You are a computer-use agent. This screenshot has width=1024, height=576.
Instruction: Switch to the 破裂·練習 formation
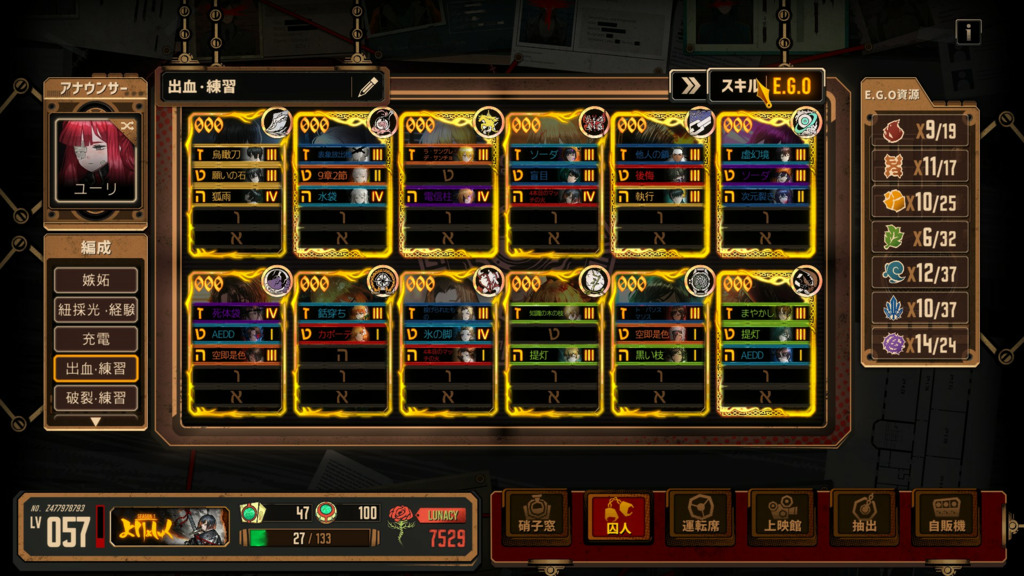click(x=96, y=398)
